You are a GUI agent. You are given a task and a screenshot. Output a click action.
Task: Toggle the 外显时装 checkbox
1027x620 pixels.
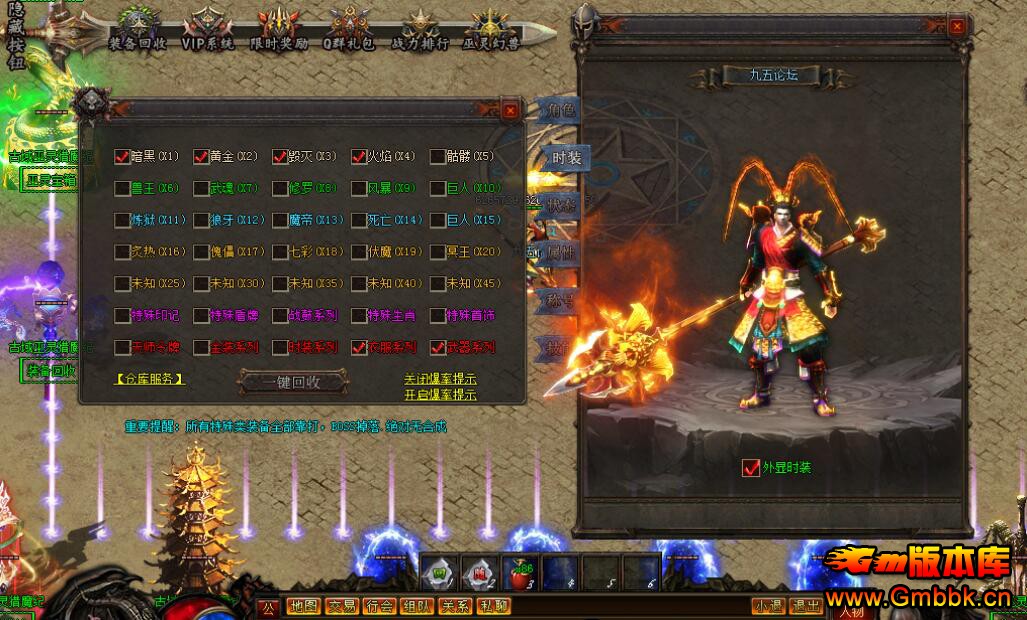pos(751,467)
